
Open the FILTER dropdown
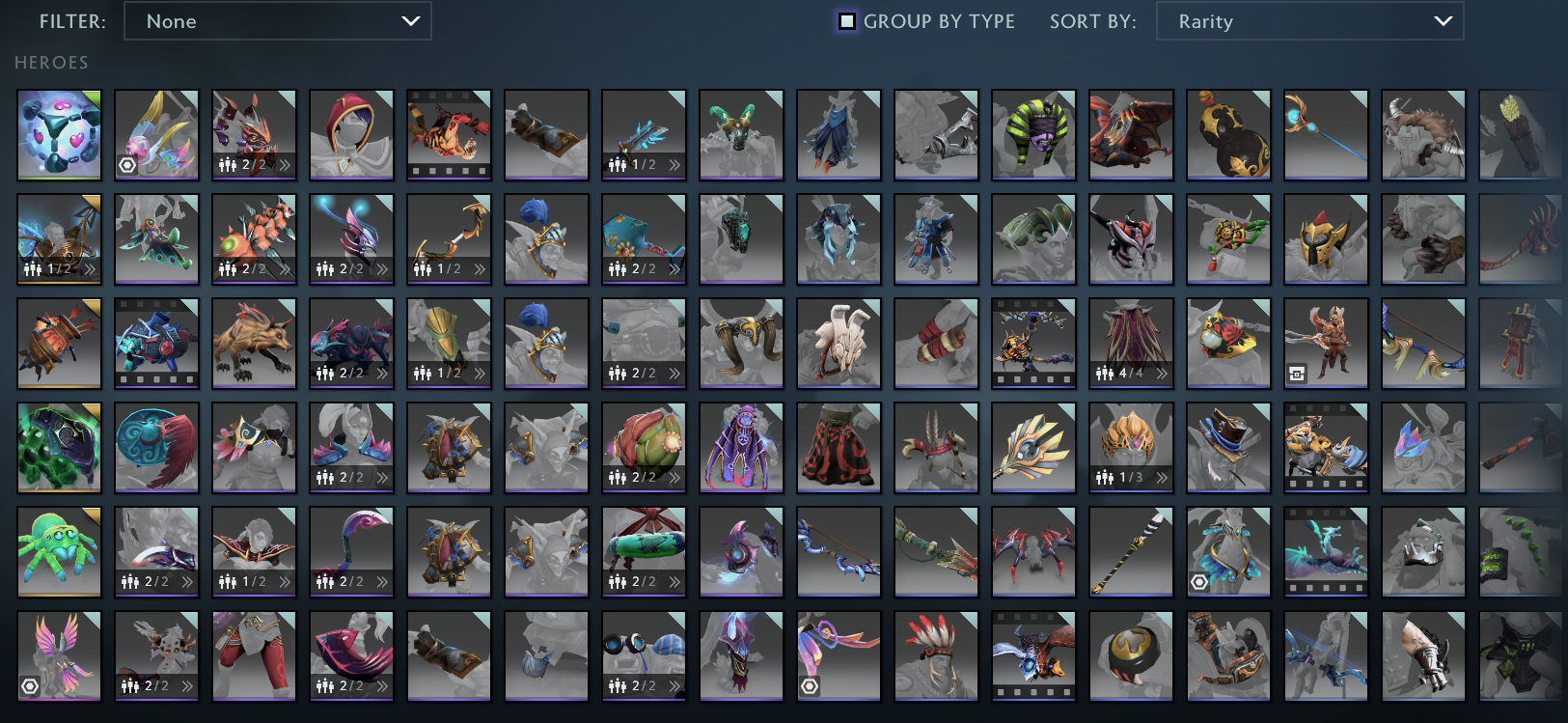tap(278, 20)
